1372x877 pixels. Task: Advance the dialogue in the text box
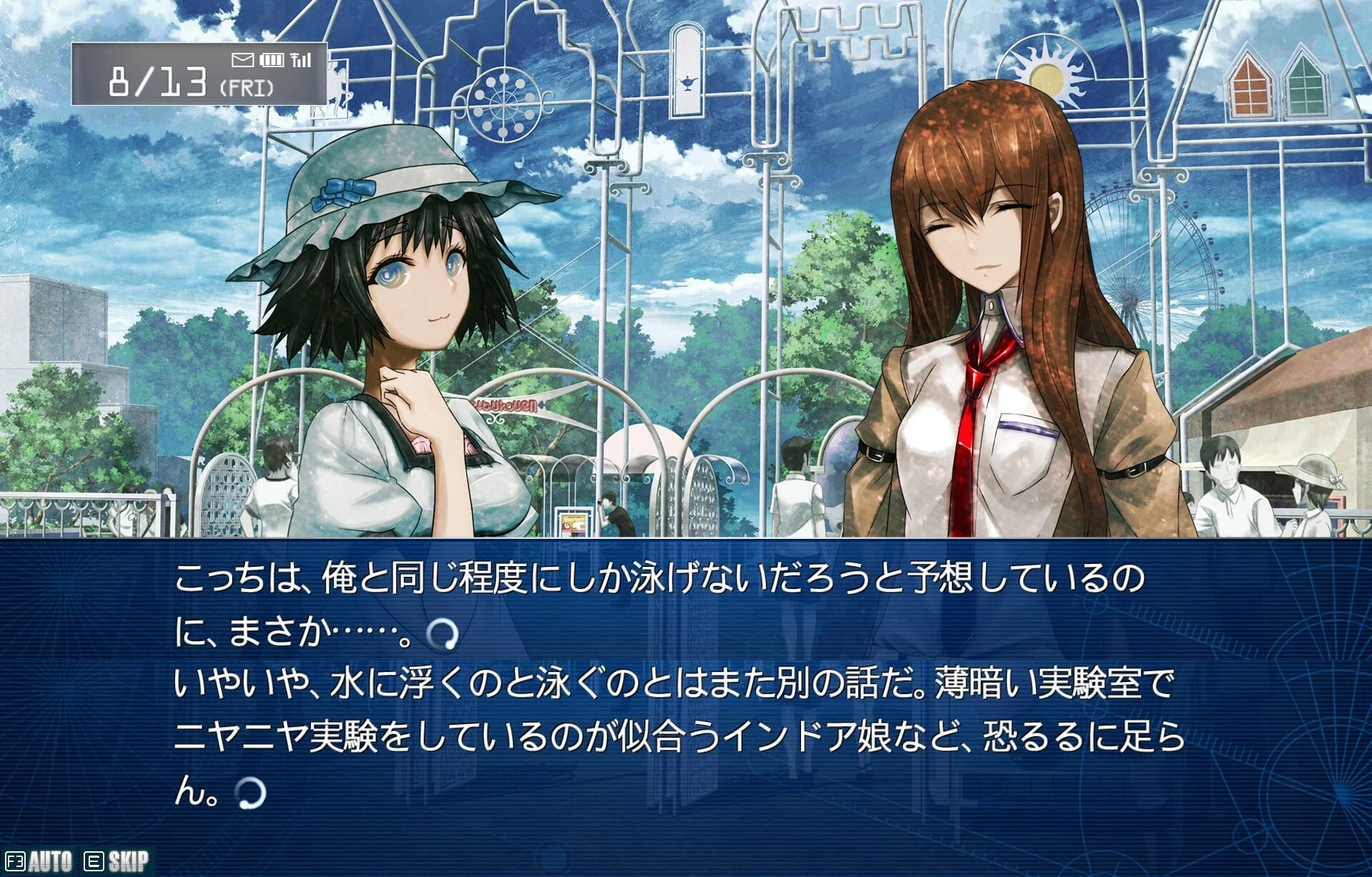(679, 686)
